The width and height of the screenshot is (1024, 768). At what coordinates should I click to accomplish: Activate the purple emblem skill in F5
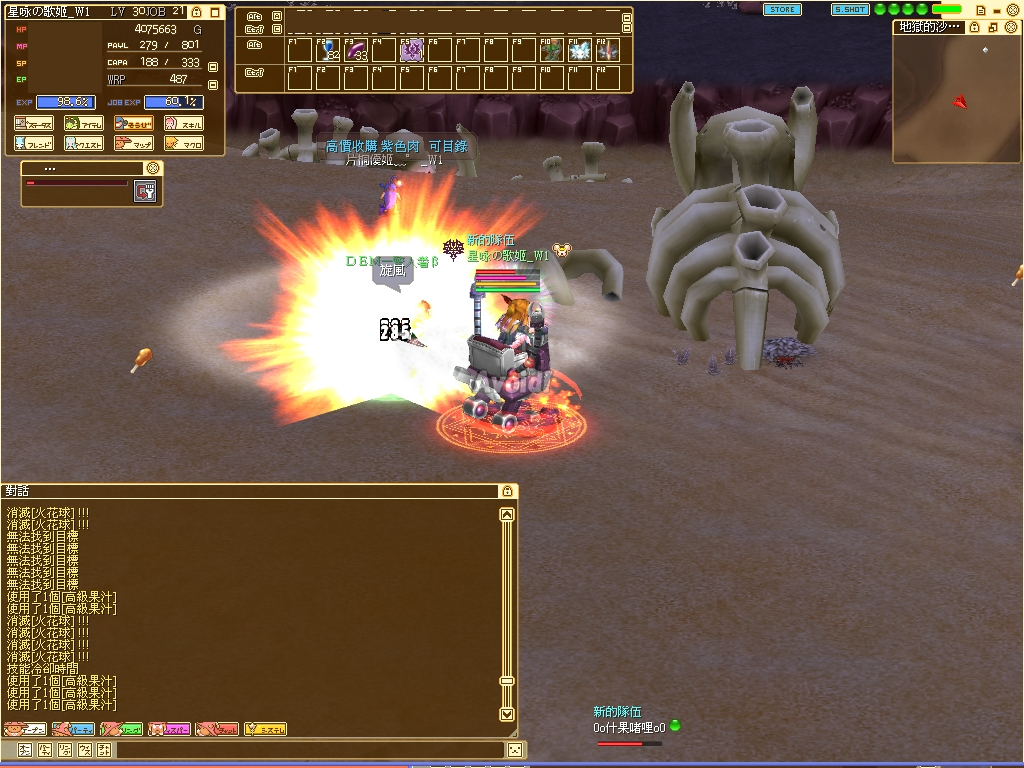(x=412, y=51)
